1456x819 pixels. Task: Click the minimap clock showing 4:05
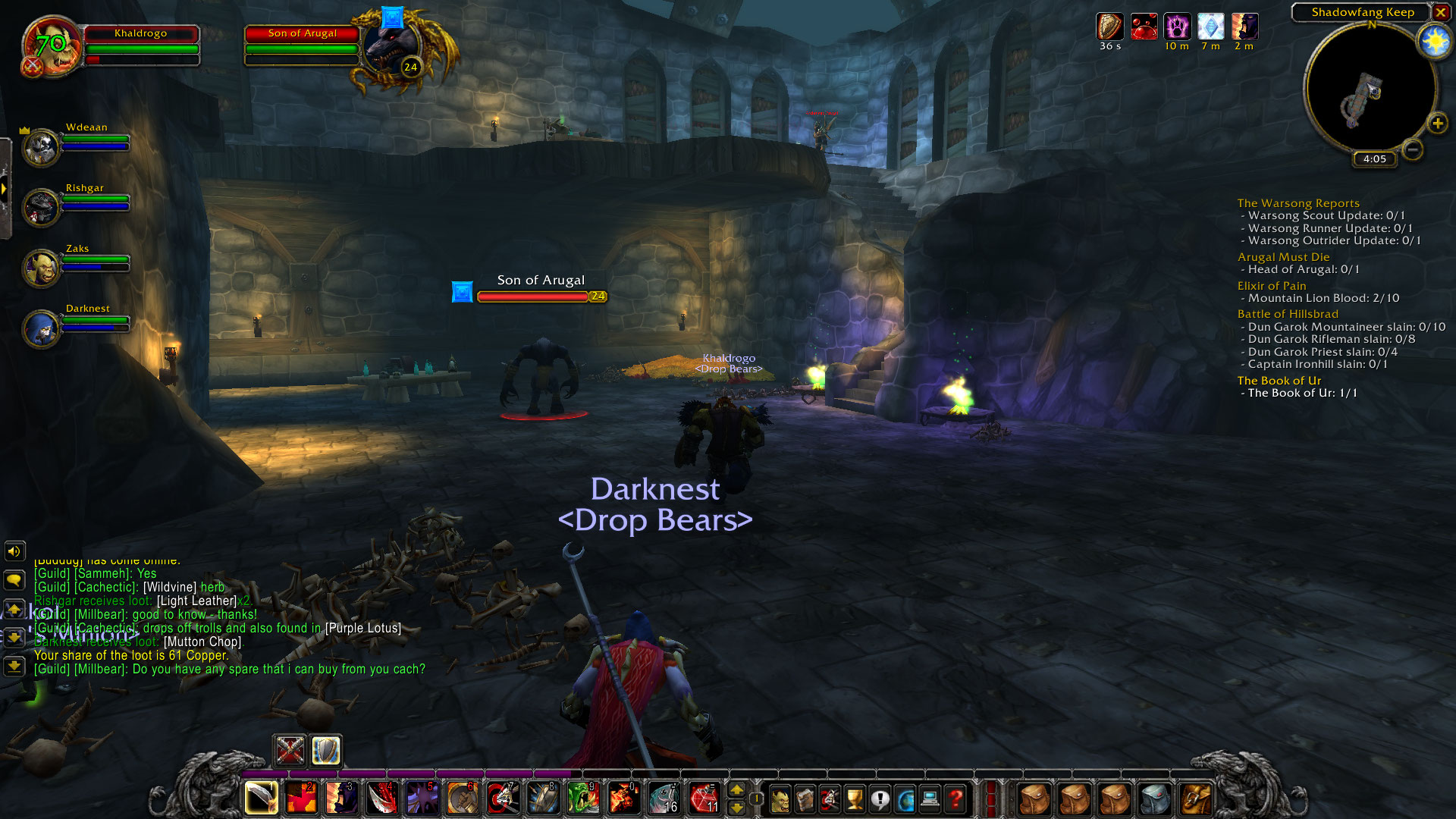pos(1373,159)
